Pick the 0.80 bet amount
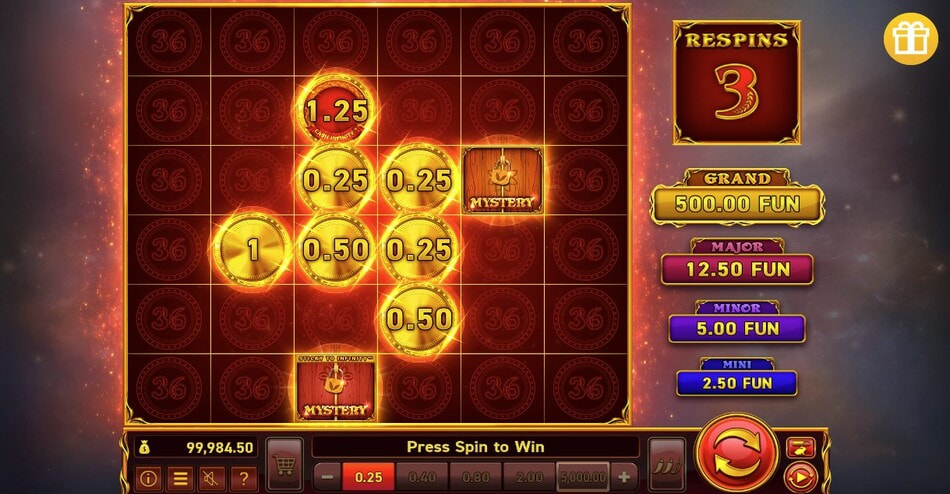950x494 pixels. tap(477, 476)
